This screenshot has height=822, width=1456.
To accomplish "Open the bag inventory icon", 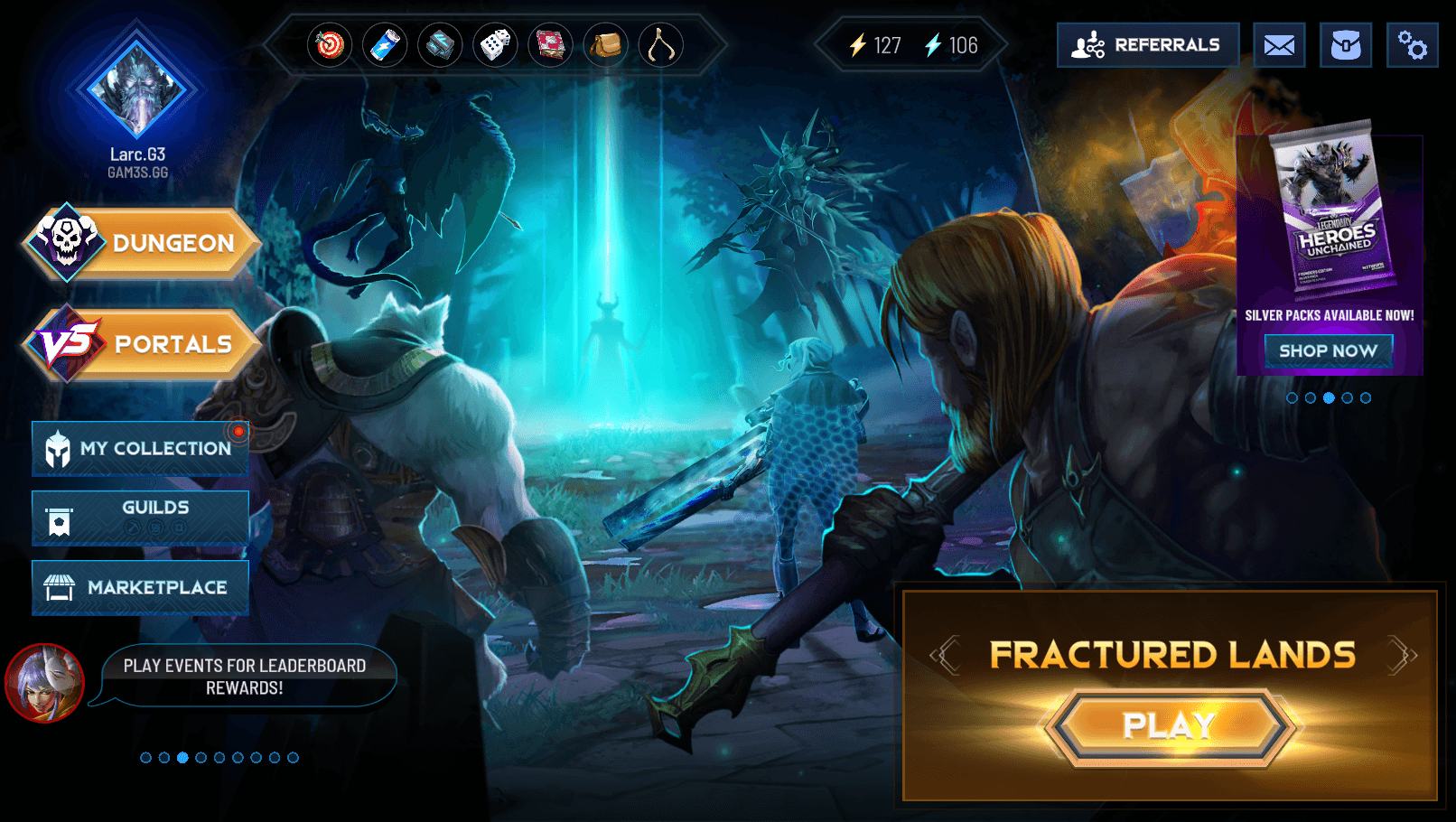I will tap(1346, 45).
